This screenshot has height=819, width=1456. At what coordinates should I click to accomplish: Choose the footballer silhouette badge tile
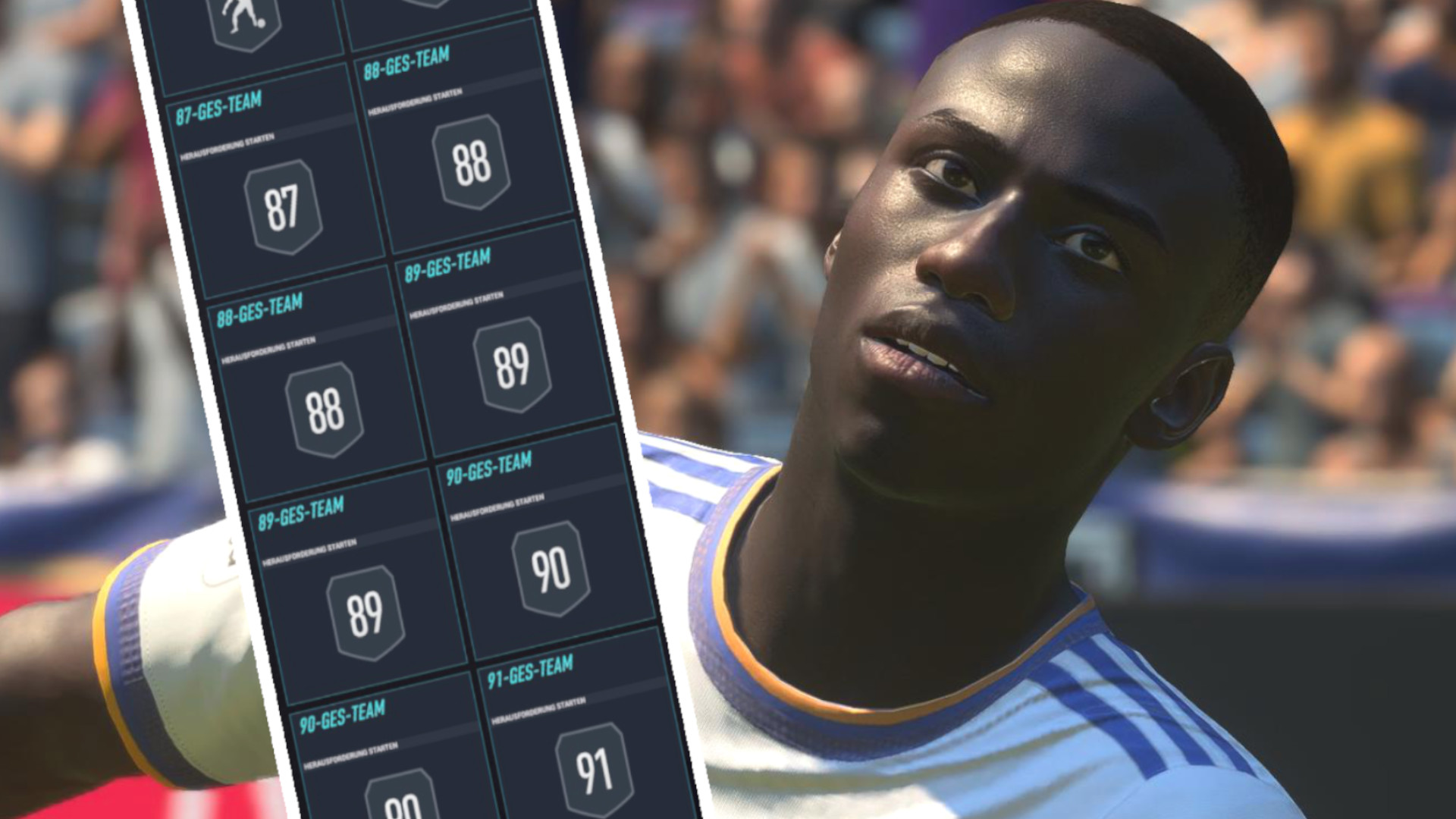[x=244, y=24]
